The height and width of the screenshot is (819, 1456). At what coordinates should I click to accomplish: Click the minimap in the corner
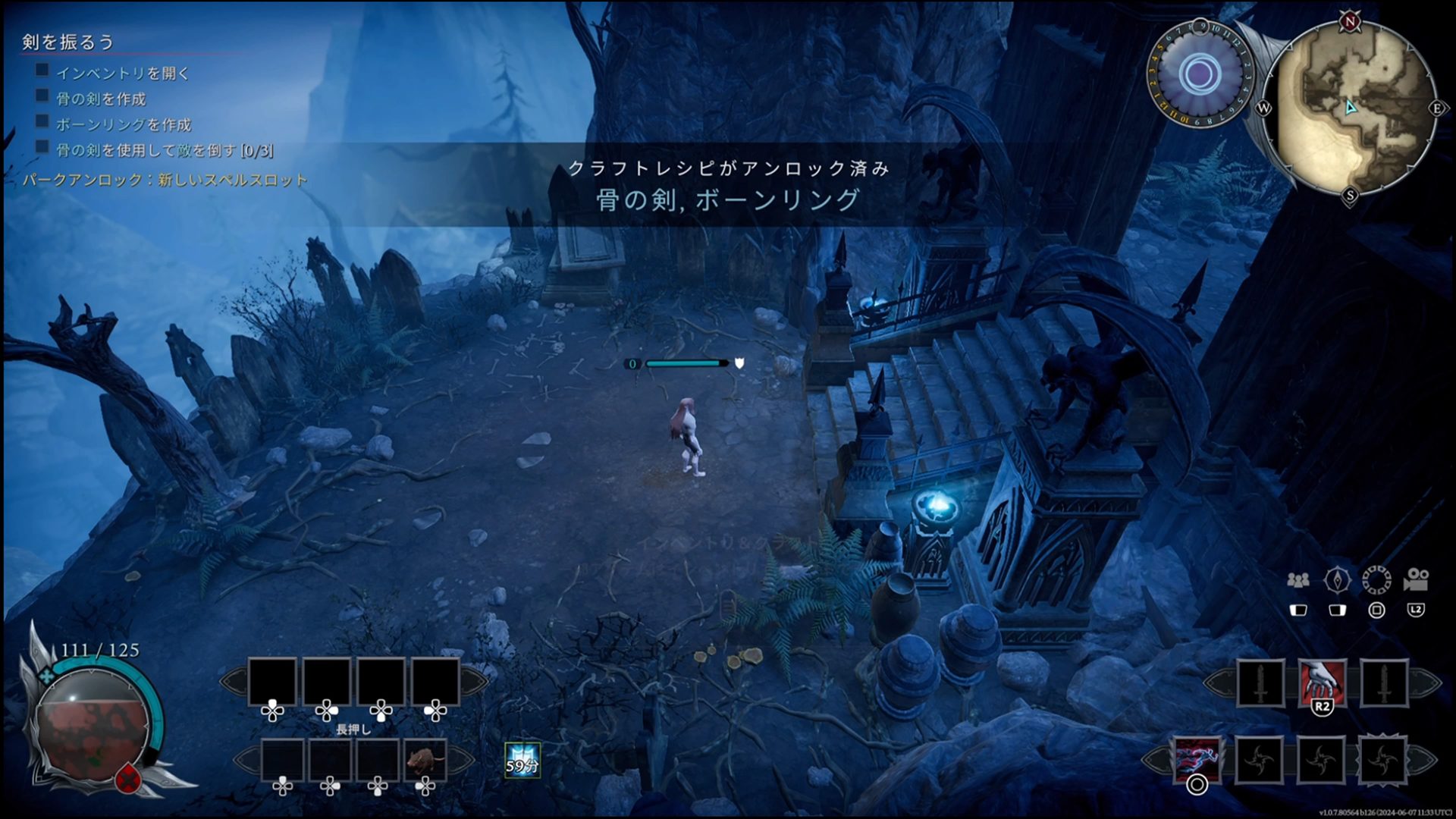click(x=1351, y=108)
